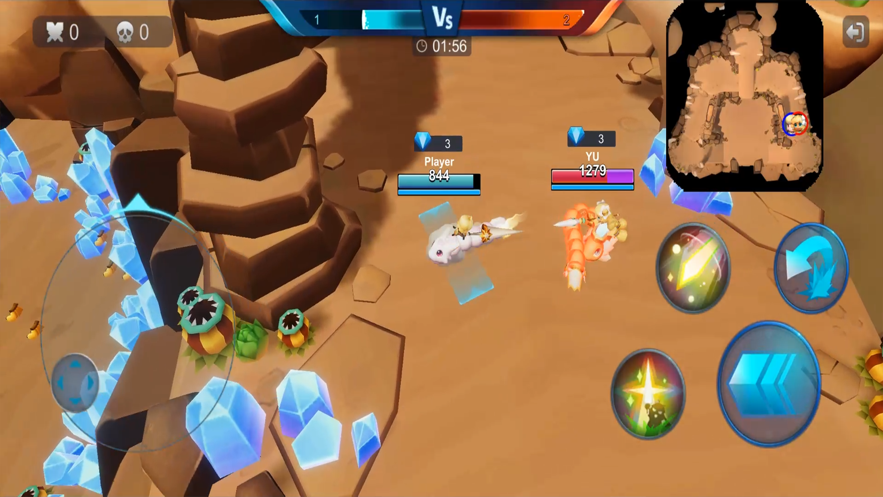Touch the virtual movement joystick knob
The image size is (883, 497).
point(76,382)
